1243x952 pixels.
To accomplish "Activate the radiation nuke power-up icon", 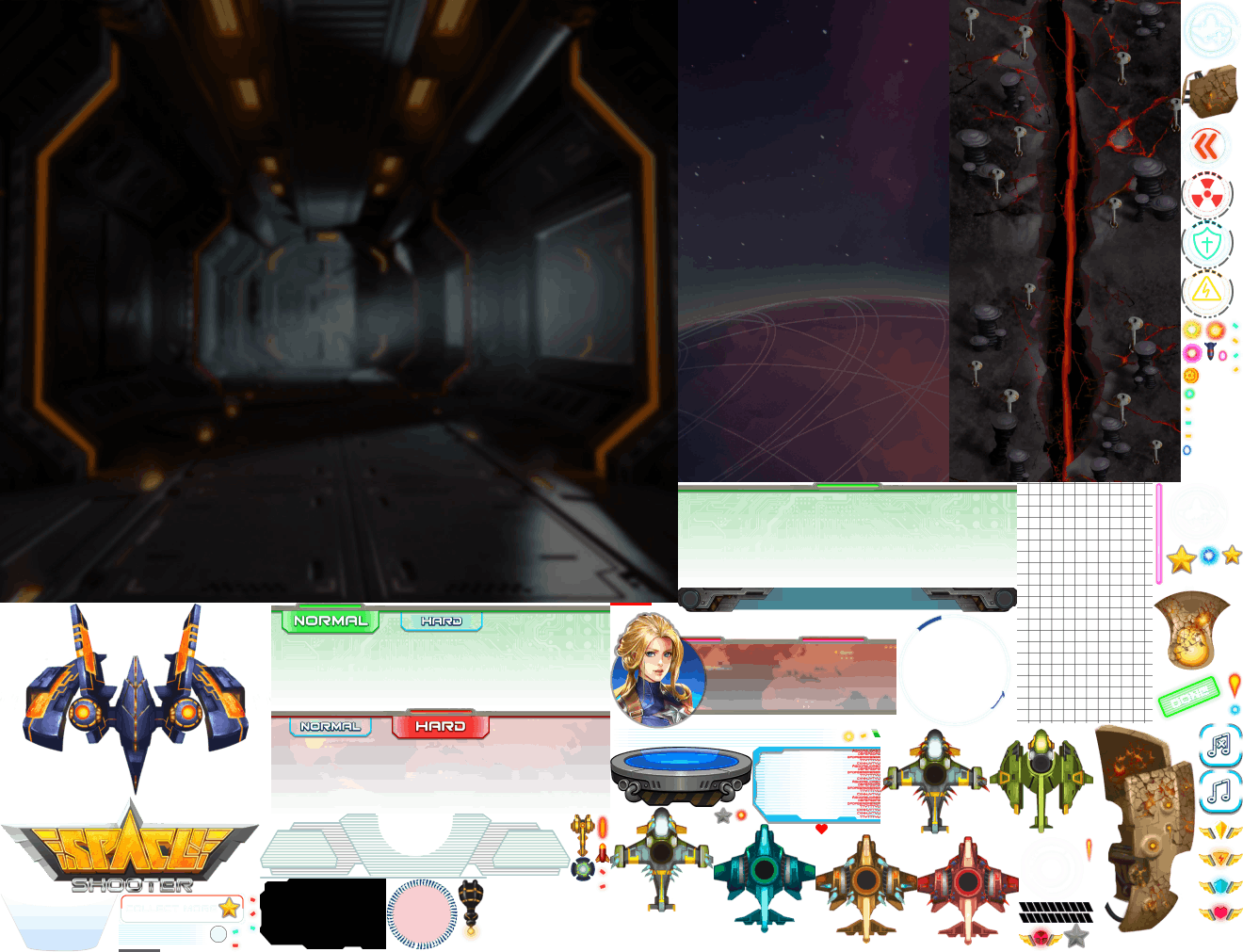I will pos(1206,195).
